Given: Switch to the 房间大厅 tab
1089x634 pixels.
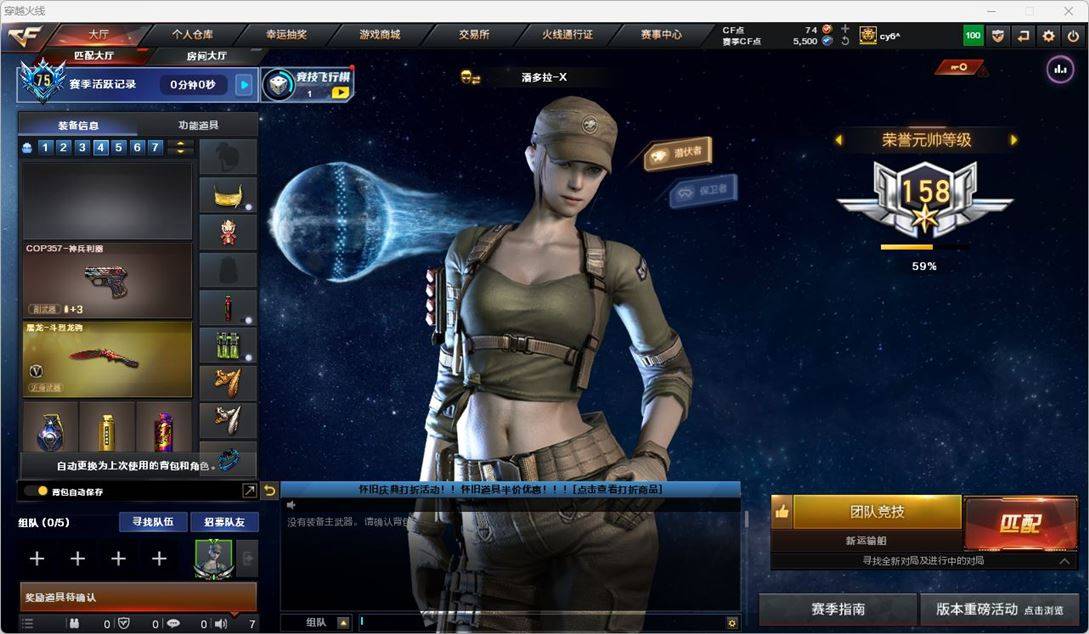Looking at the screenshot, I should click(207, 56).
